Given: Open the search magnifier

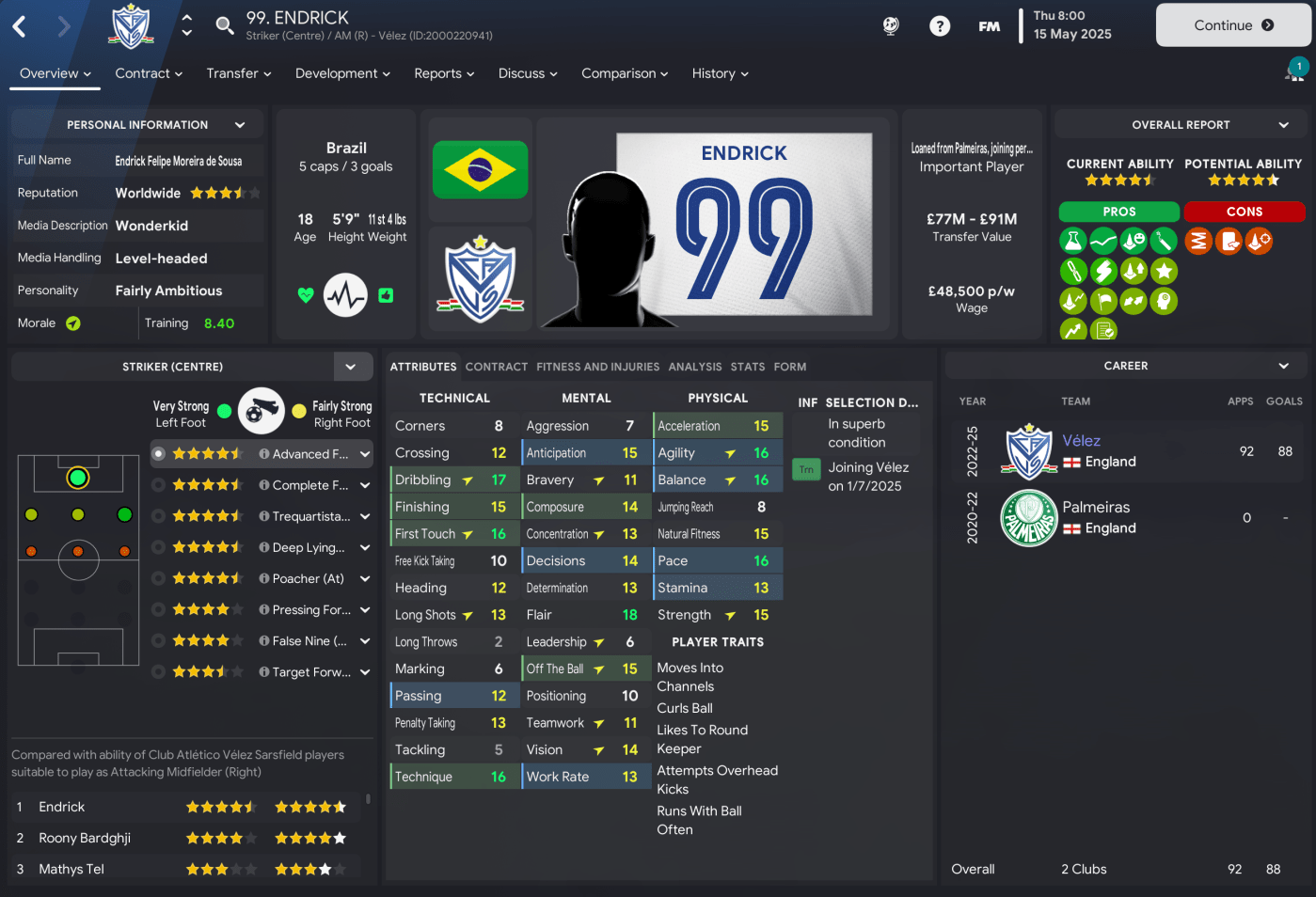Looking at the screenshot, I should click(x=225, y=25).
